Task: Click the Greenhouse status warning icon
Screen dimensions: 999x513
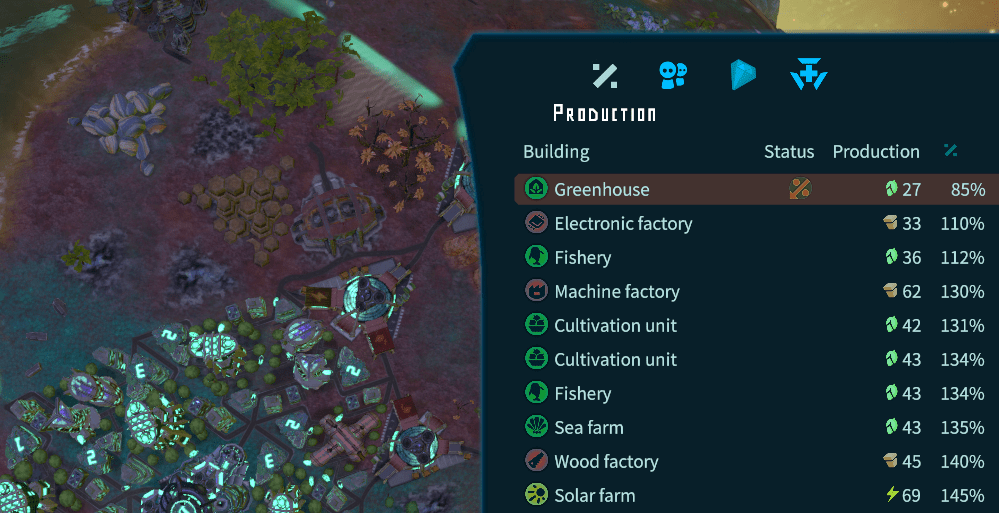Action: pyautogui.click(x=799, y=189)
